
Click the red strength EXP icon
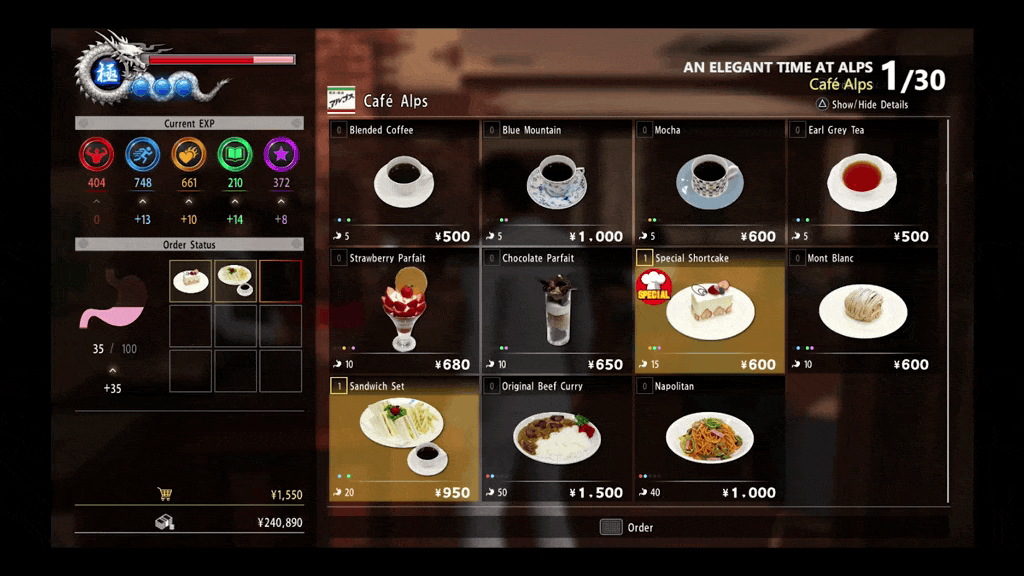tap(97, 155)
